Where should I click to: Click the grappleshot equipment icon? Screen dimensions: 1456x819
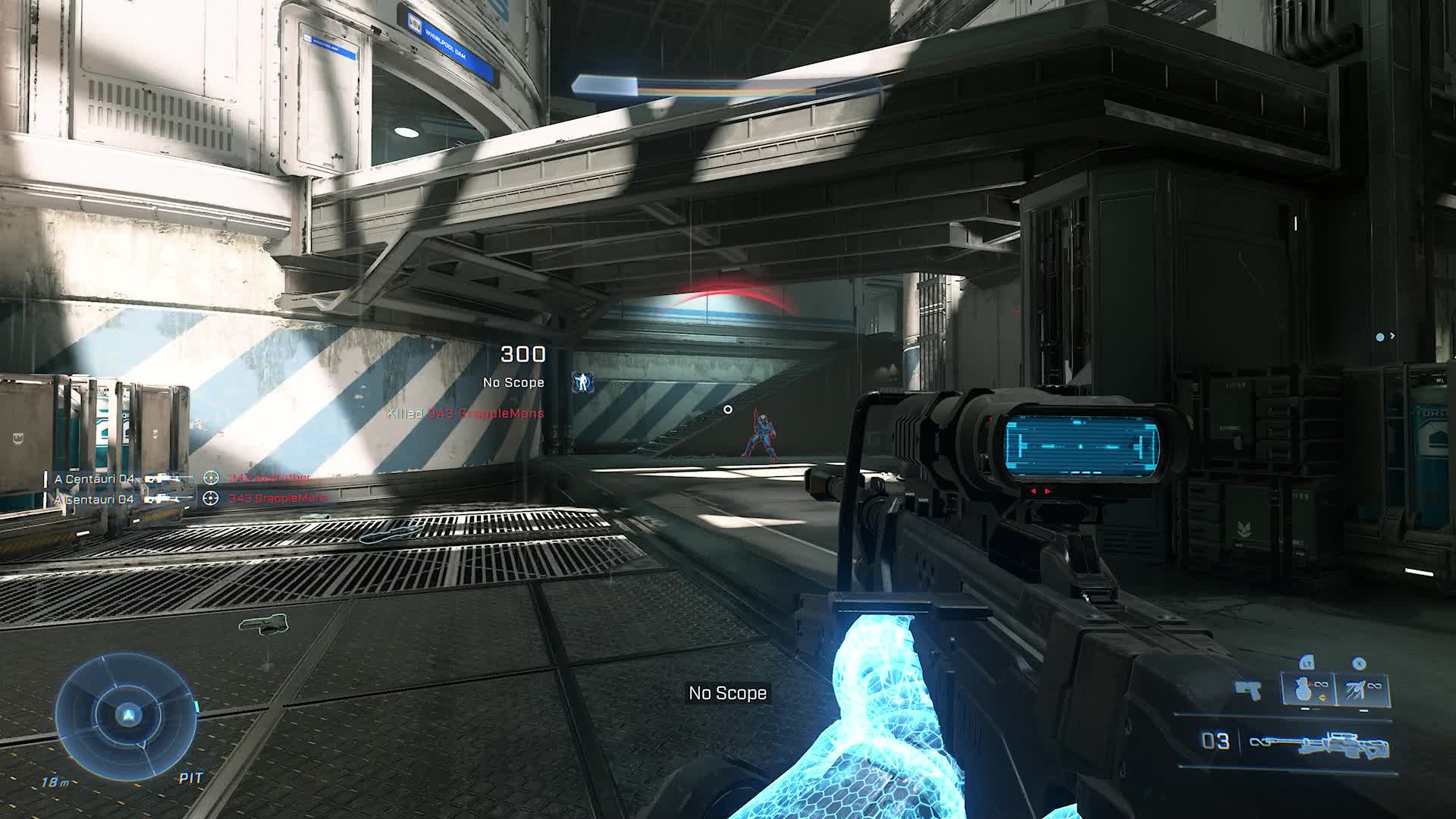click(x=1354, y=689)
